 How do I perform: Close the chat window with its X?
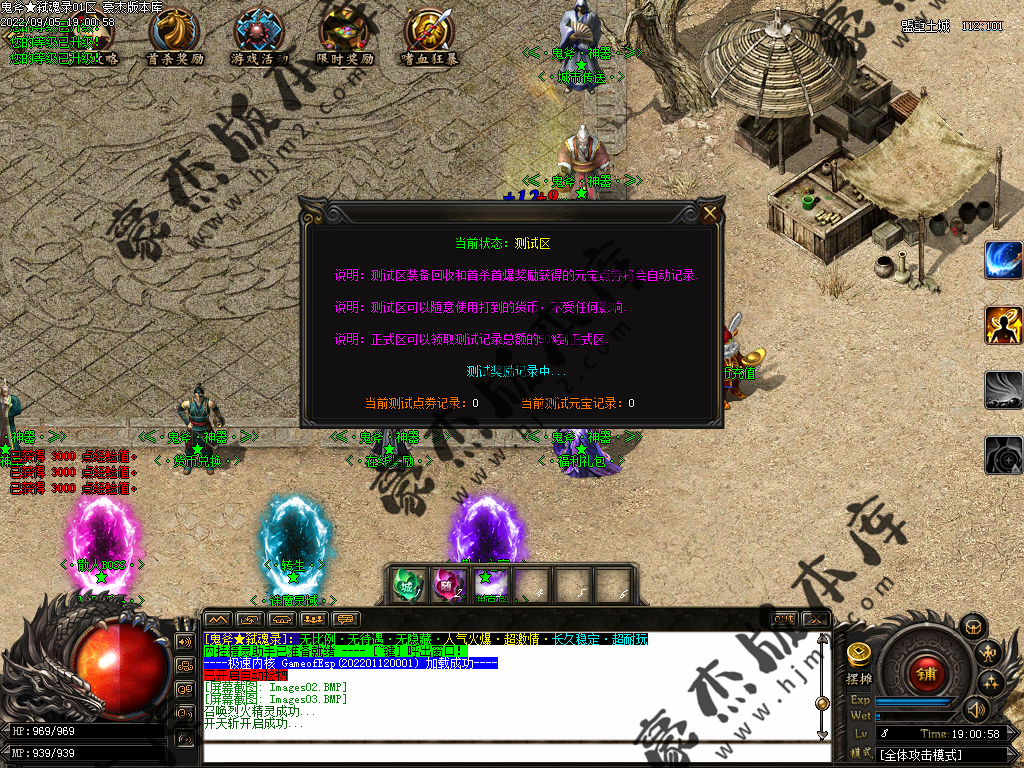(x=816, y=619)
